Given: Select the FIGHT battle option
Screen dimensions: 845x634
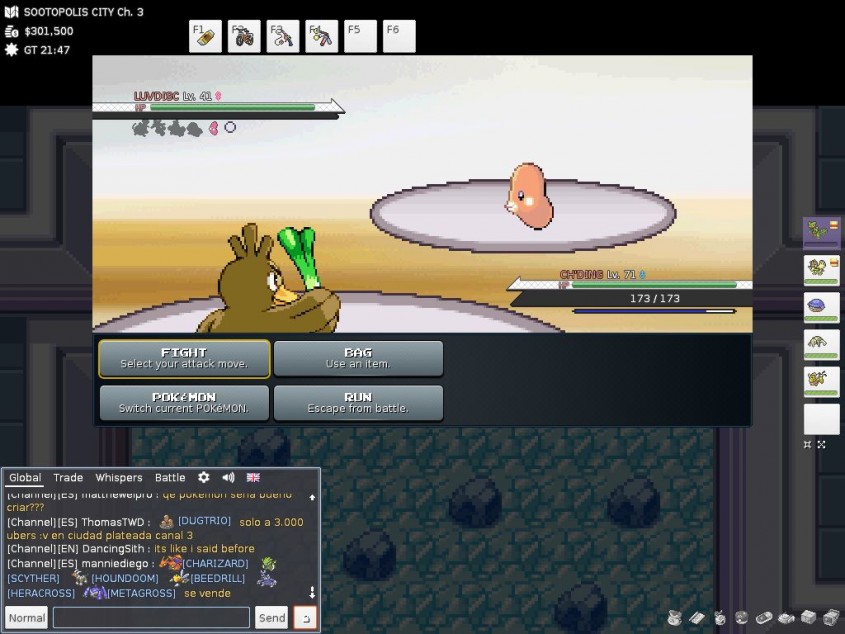Looking at the screenshot, I should 184,358.
